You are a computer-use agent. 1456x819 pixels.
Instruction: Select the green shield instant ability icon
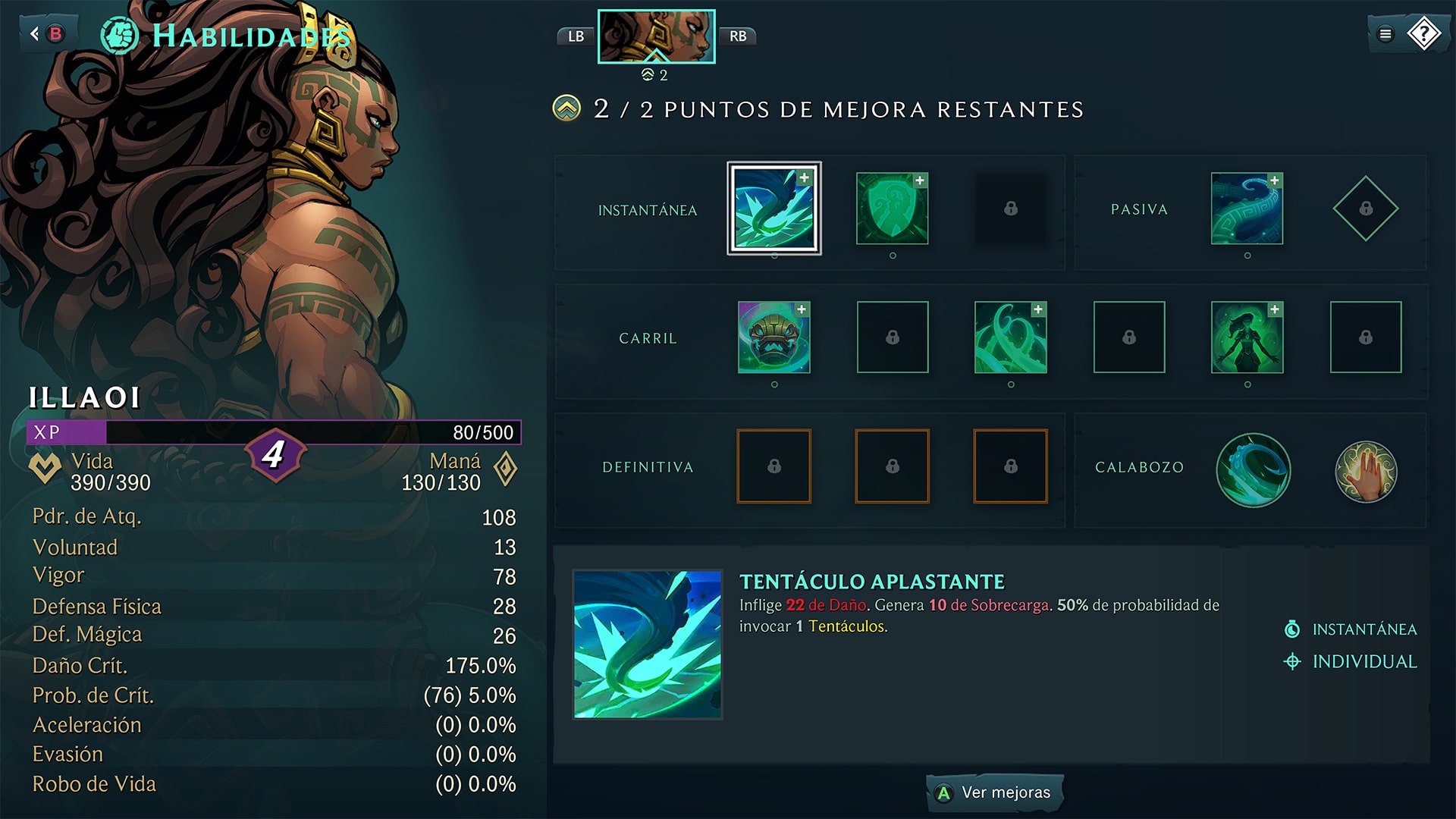tap(891, 210)
